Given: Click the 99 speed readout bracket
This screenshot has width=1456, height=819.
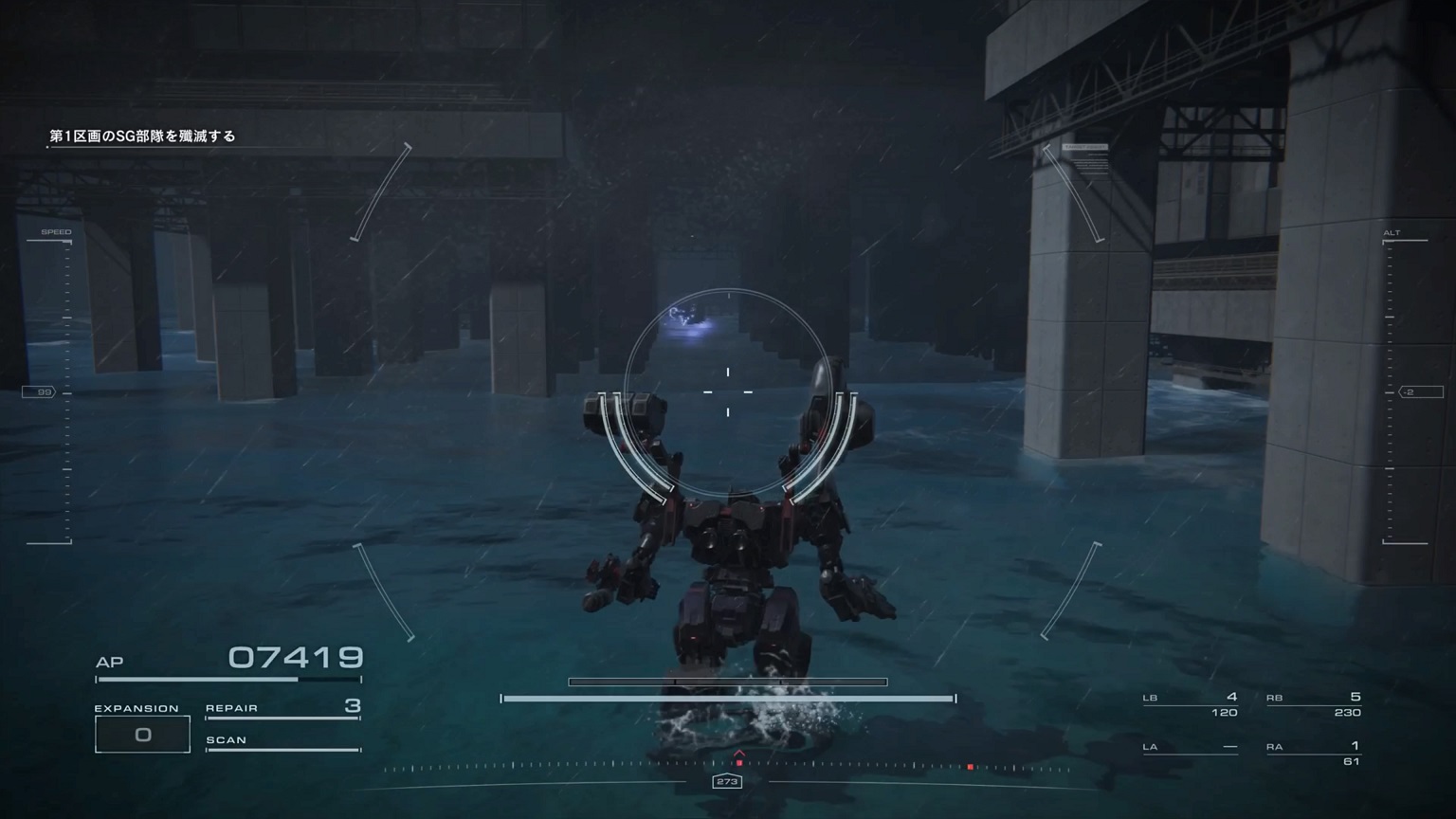Looking at the screenshot, I should pos(40,391).
